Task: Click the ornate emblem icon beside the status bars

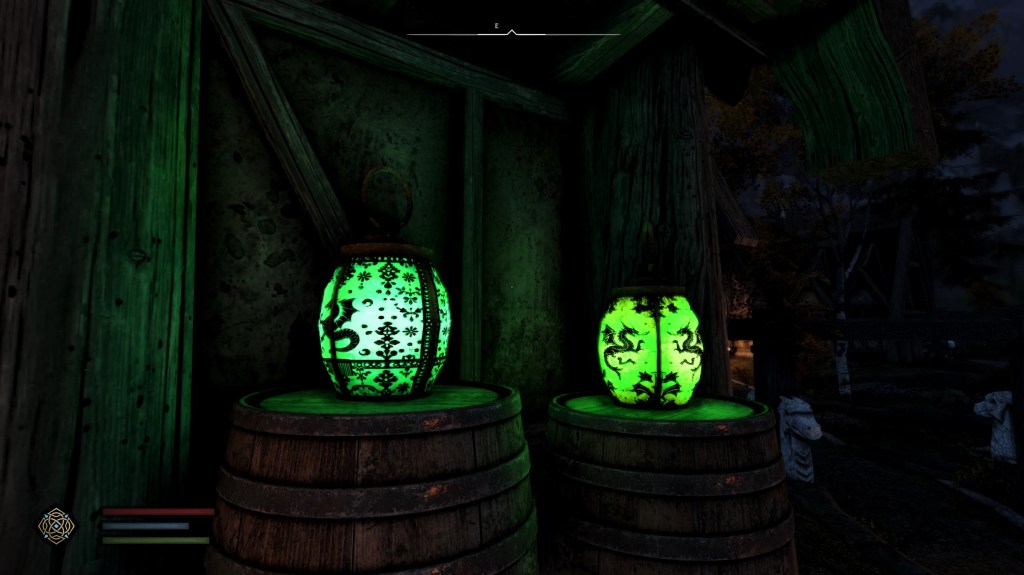Action: point(55,525)
